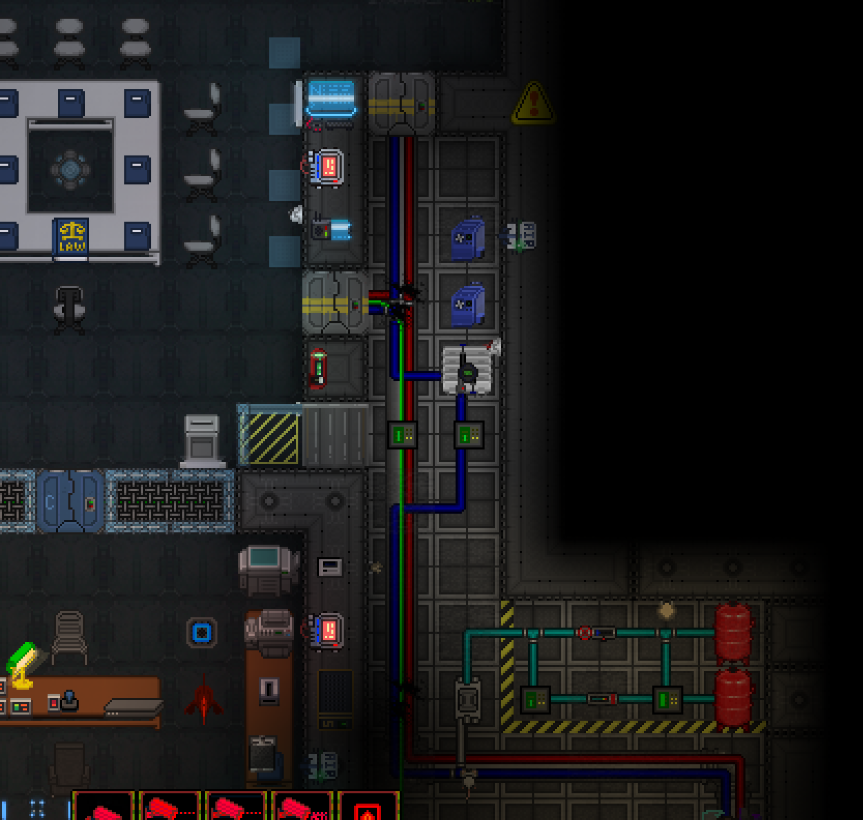Activate the red square emblem action next to the camera icons

pos(368,808)
